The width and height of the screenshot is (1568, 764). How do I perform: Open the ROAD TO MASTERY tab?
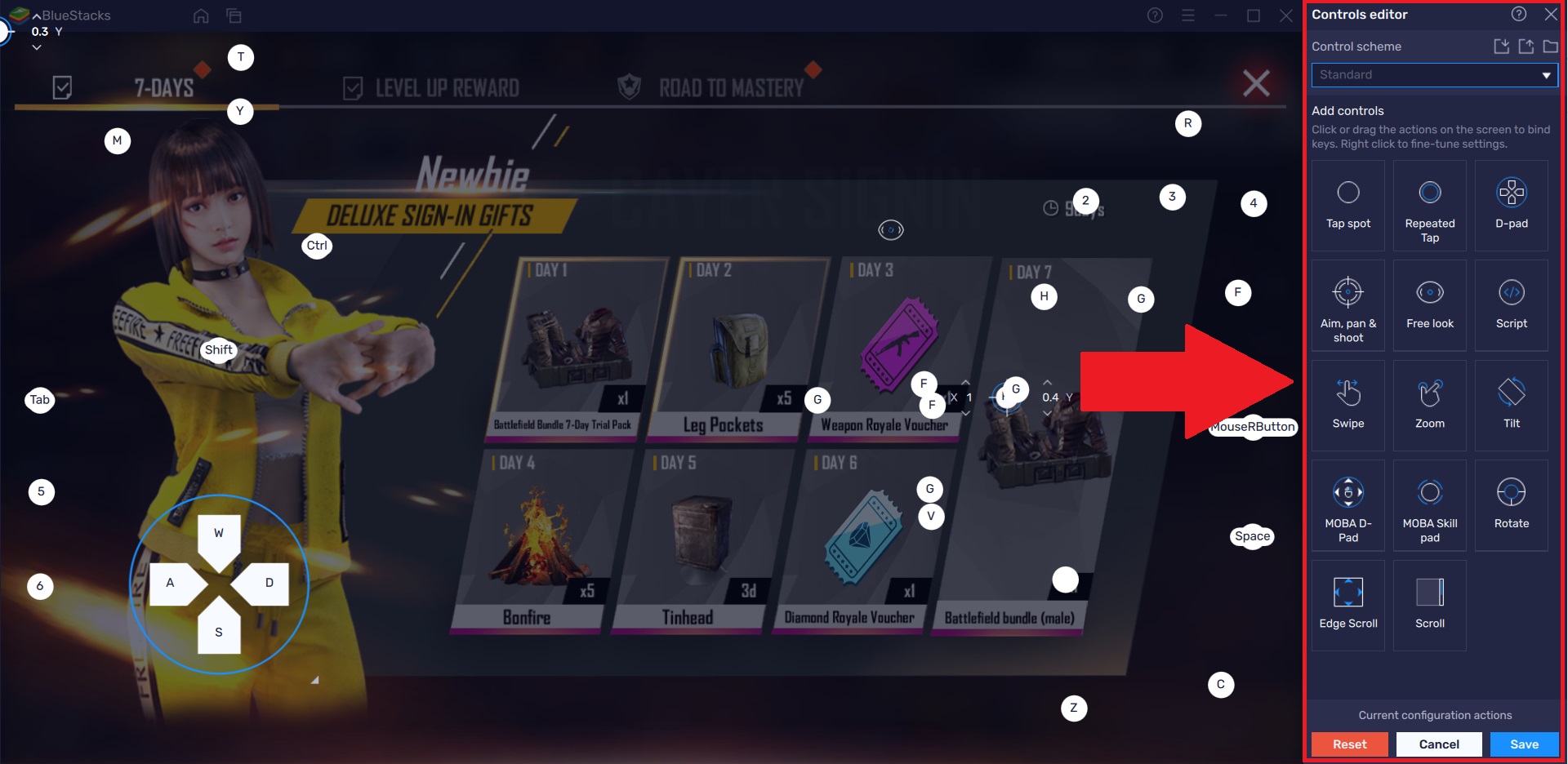pos(733,87)
